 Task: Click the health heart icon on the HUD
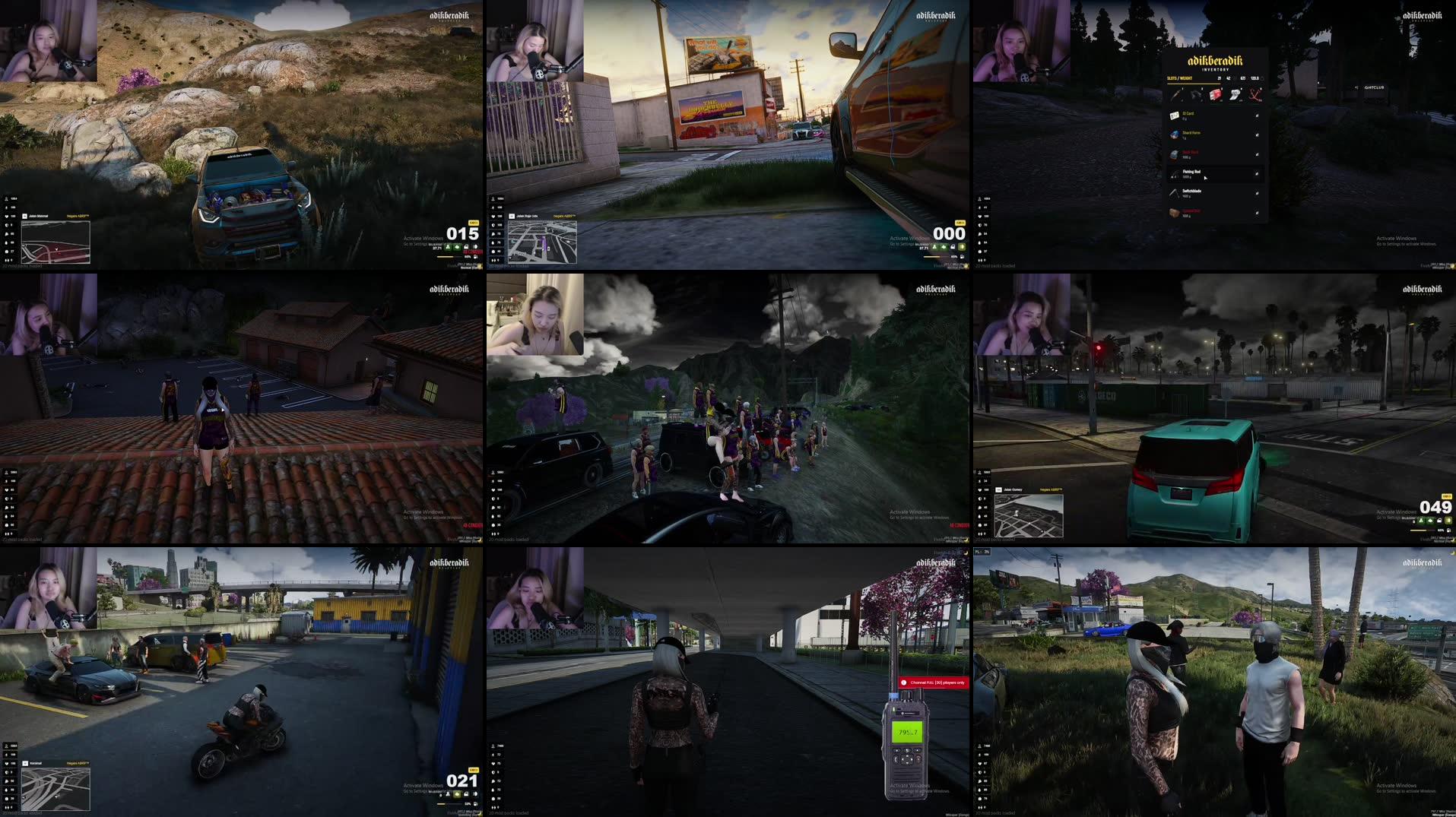click(980, 216)
